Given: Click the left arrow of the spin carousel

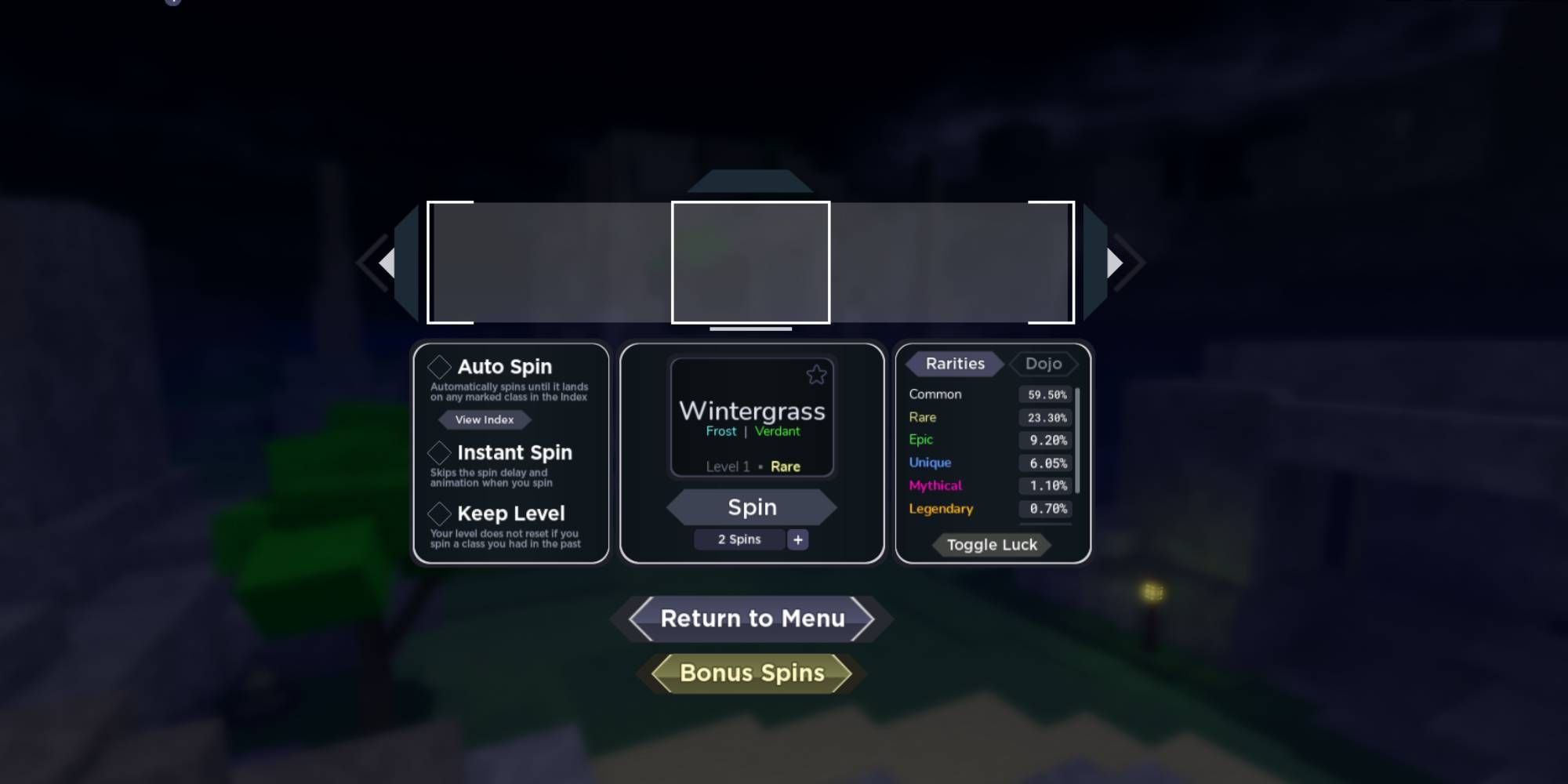Looking at the screenshot, I should point(386,263).
